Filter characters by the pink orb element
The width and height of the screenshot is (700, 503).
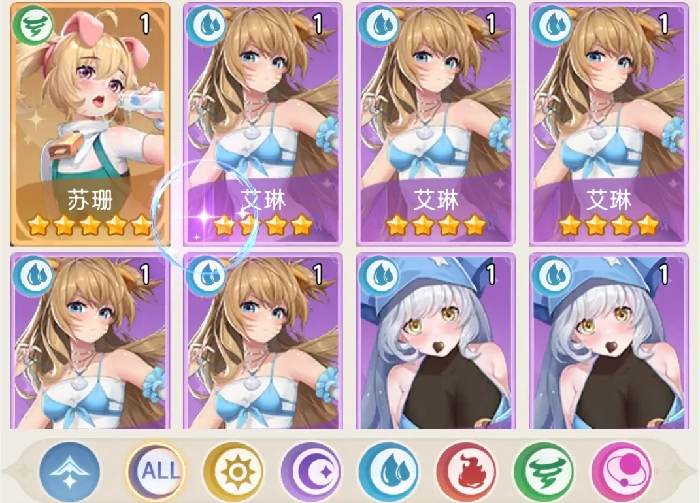point(619,468)
